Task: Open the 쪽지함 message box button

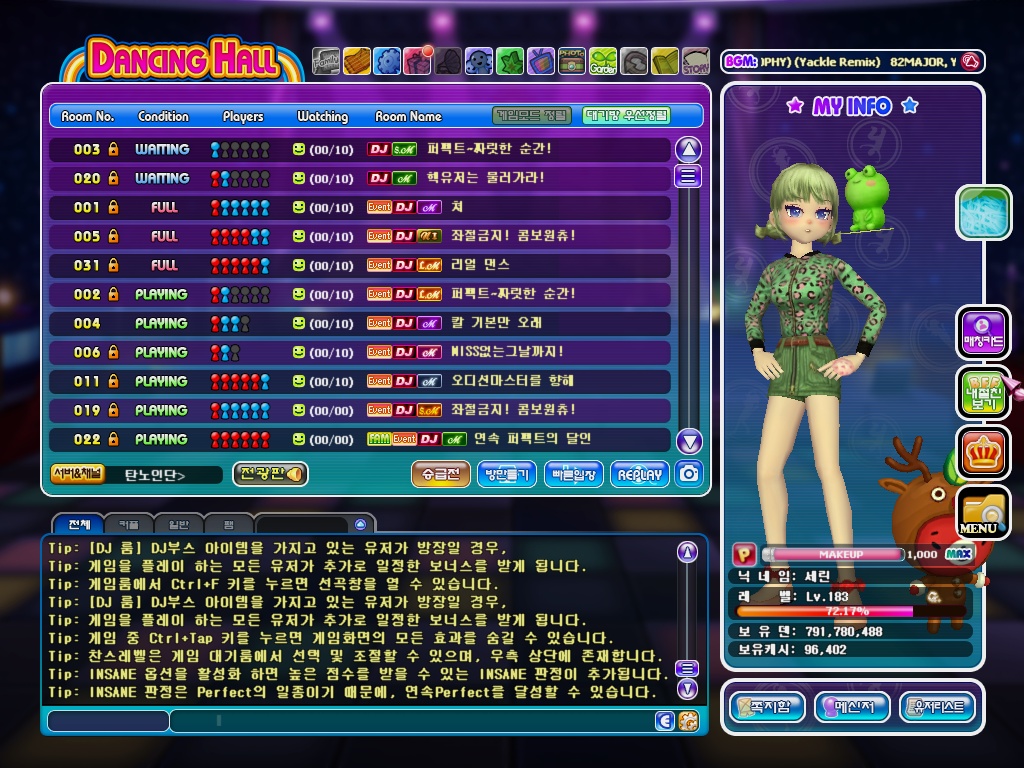Action: coord(767,708)
